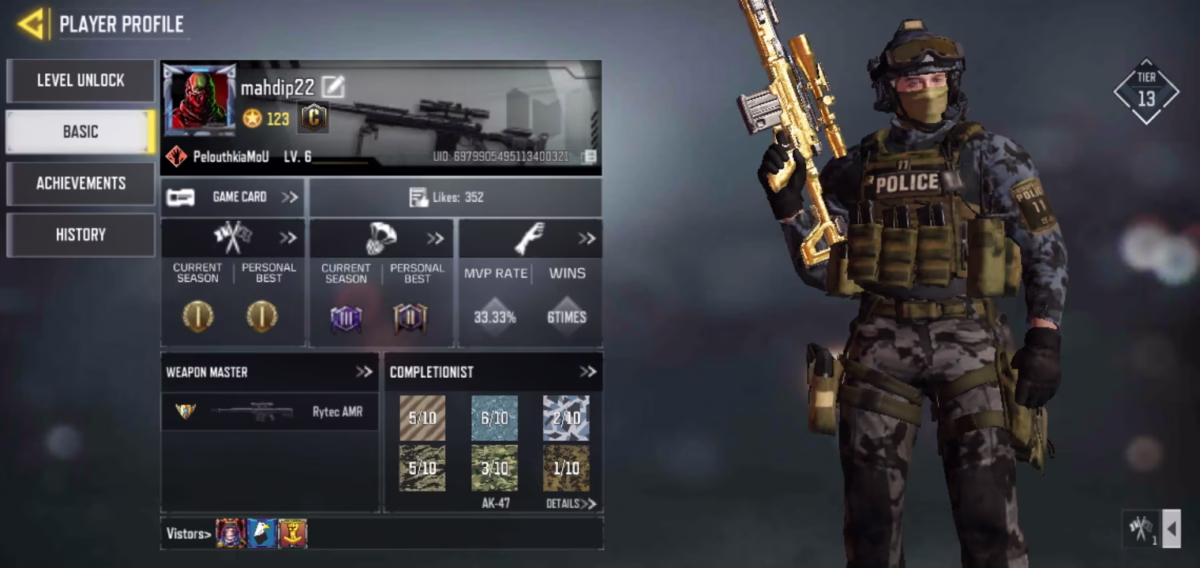Select the Basic tab
Screen dimensions: 1200x568
coord(81,131)
